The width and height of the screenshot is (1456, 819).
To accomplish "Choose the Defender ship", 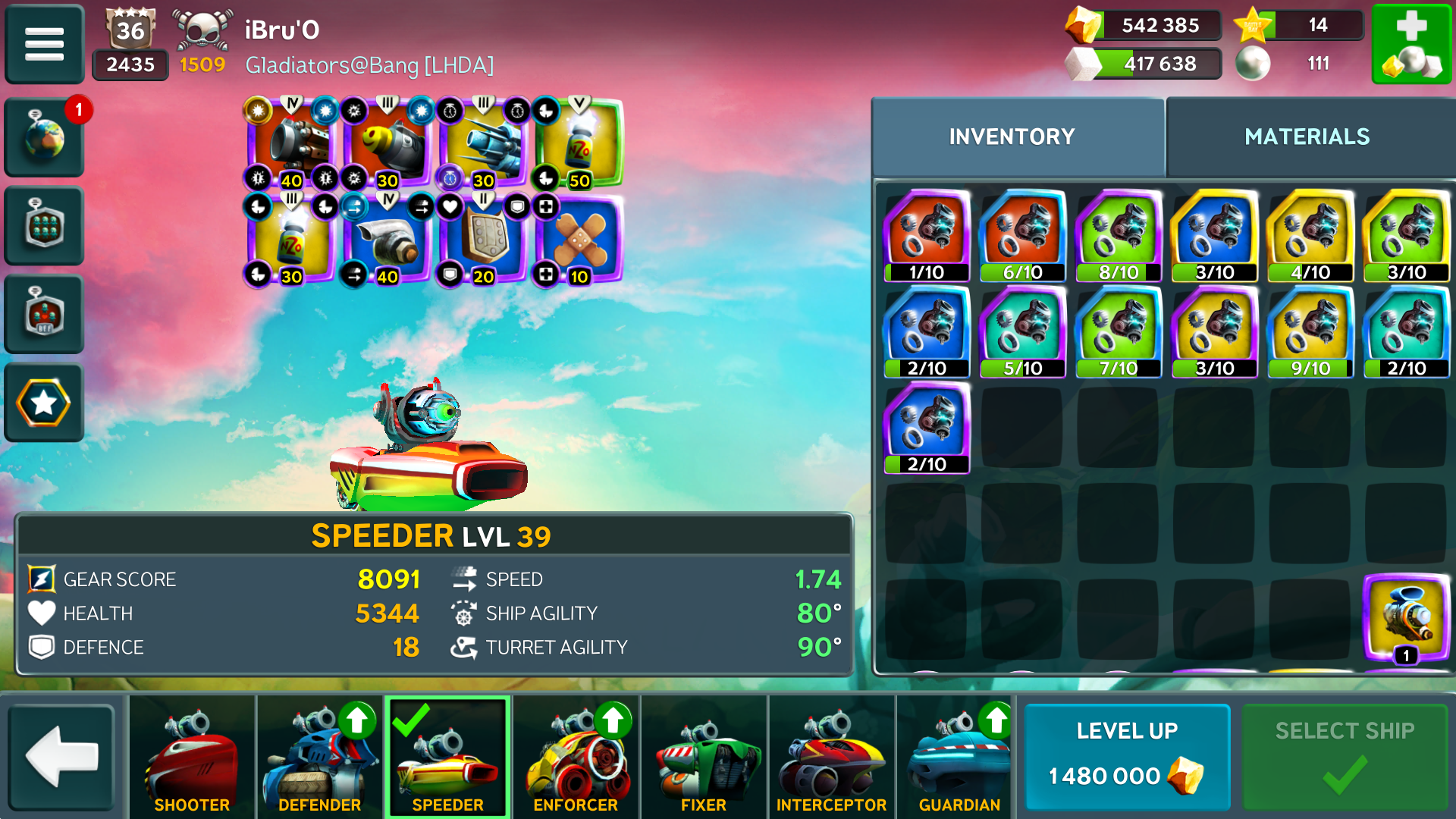I will pos(320,757).
